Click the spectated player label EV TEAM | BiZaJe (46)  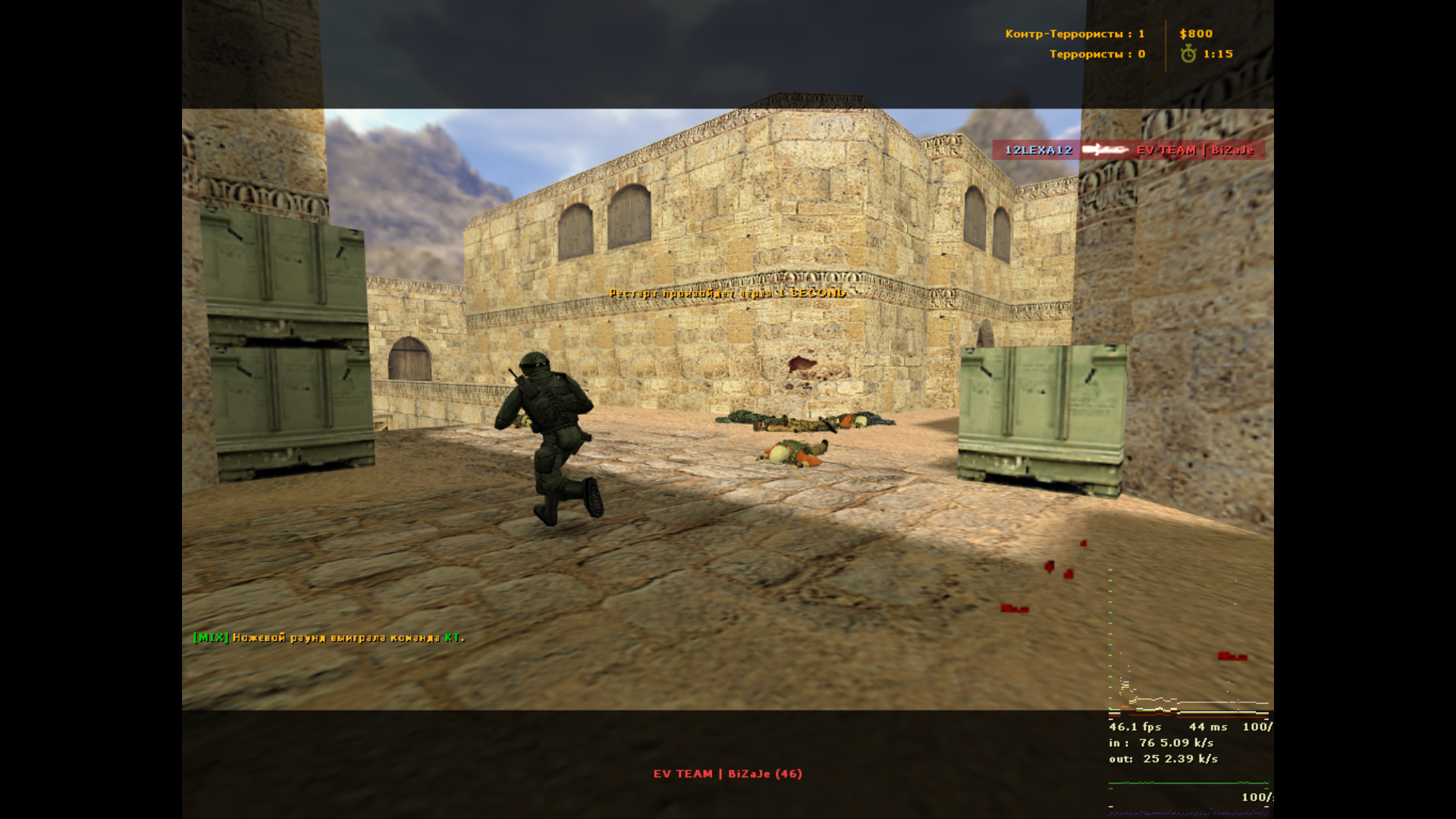tap(727, 774)
